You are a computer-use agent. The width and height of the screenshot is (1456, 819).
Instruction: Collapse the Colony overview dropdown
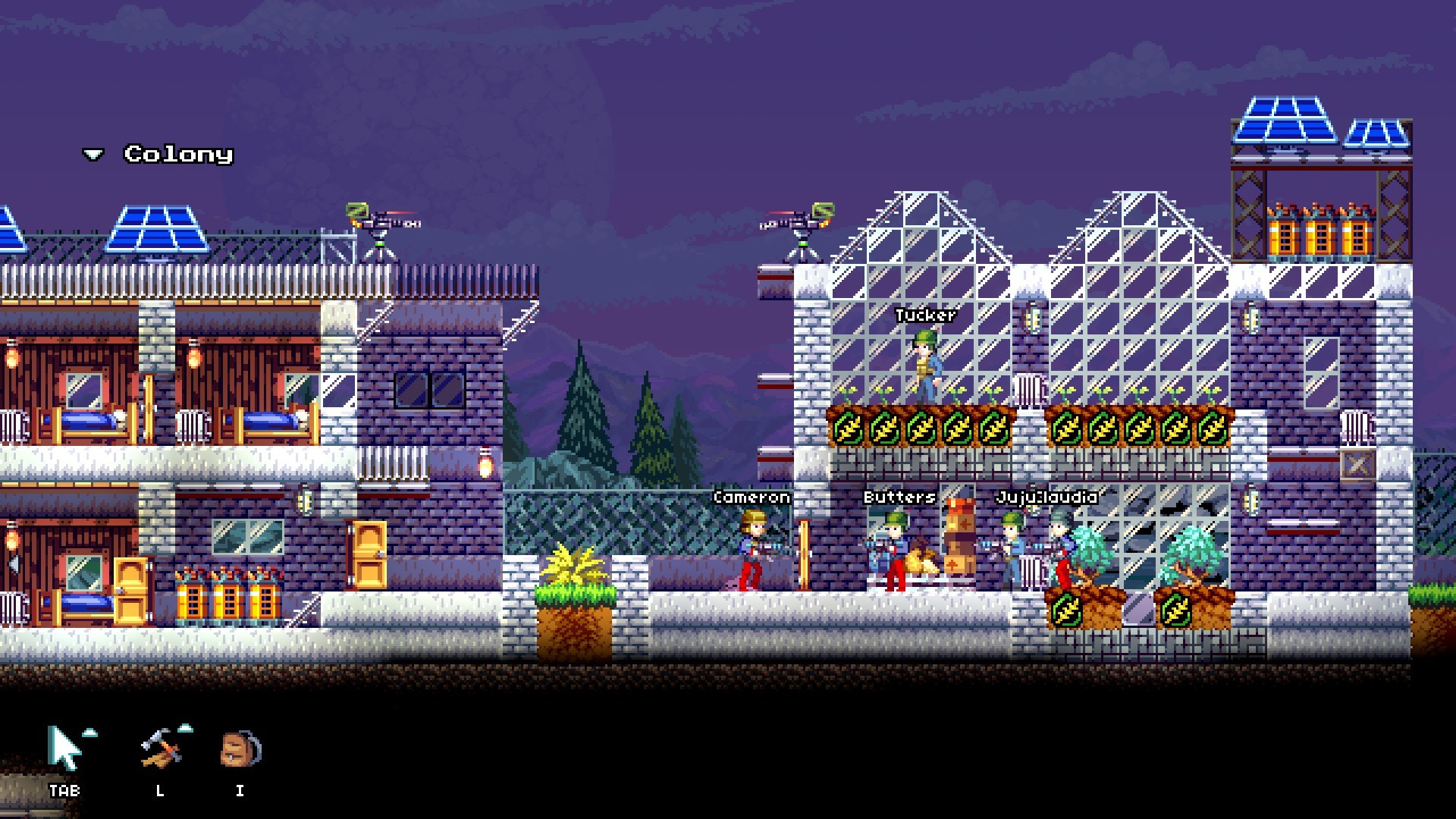93,154
